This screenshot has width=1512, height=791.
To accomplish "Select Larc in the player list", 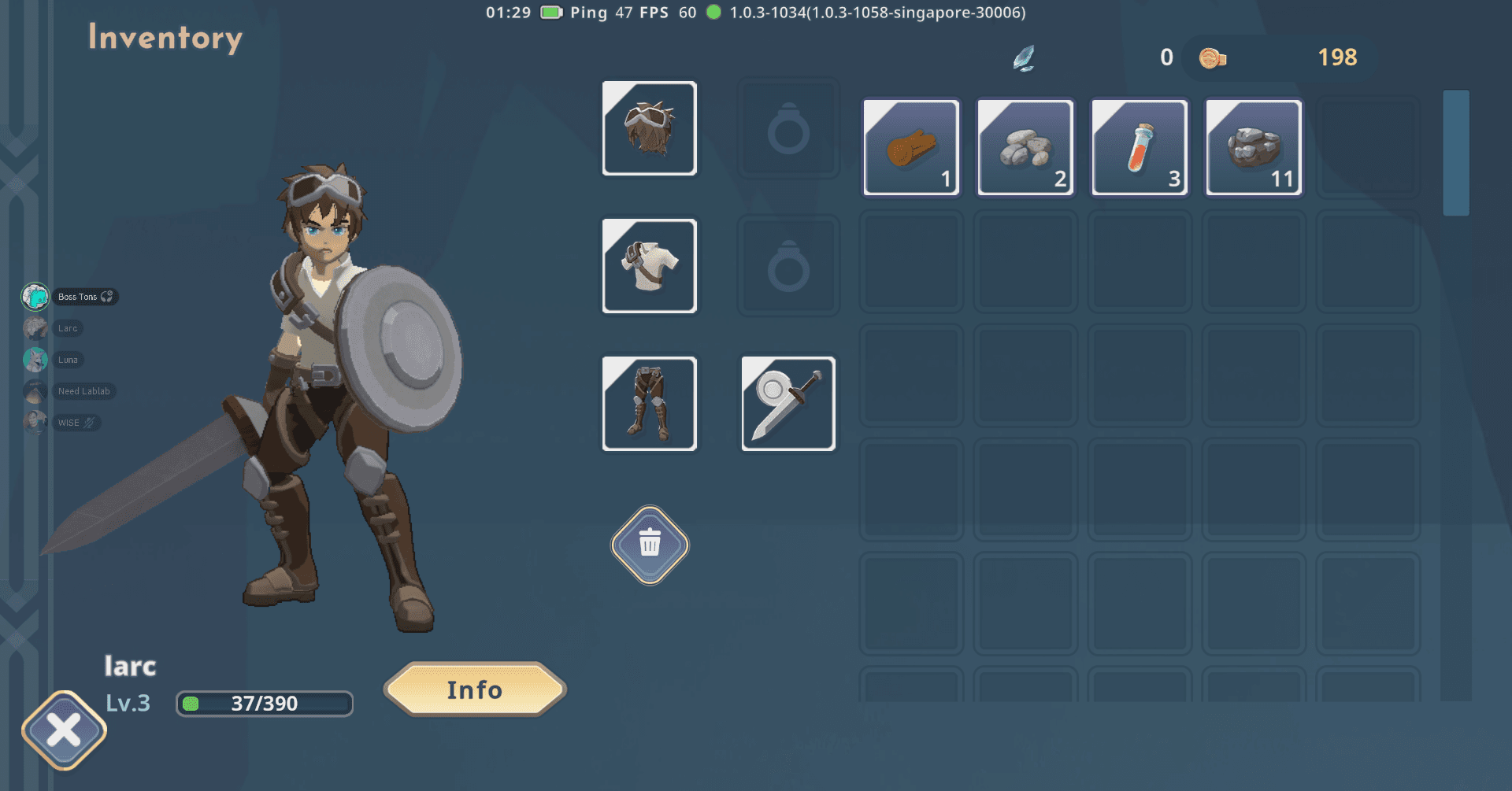I will 68,328.
